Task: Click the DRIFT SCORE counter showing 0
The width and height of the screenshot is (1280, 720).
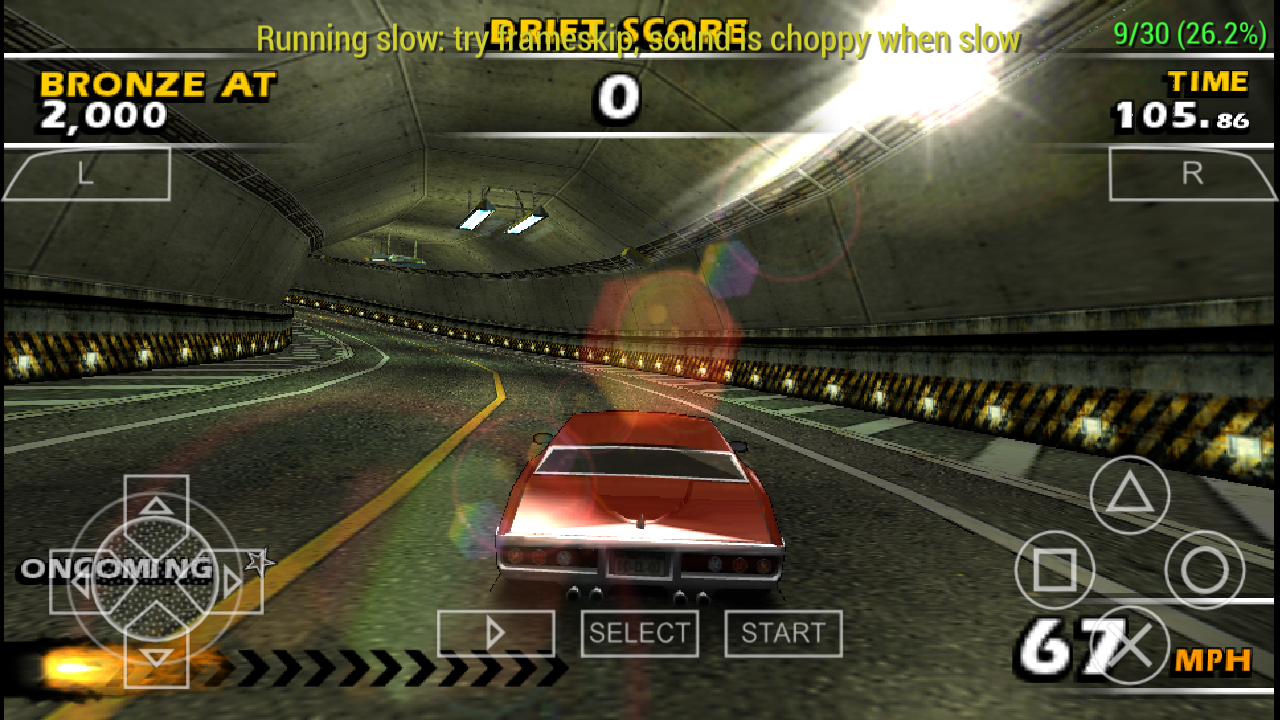Action: (617, 96)
